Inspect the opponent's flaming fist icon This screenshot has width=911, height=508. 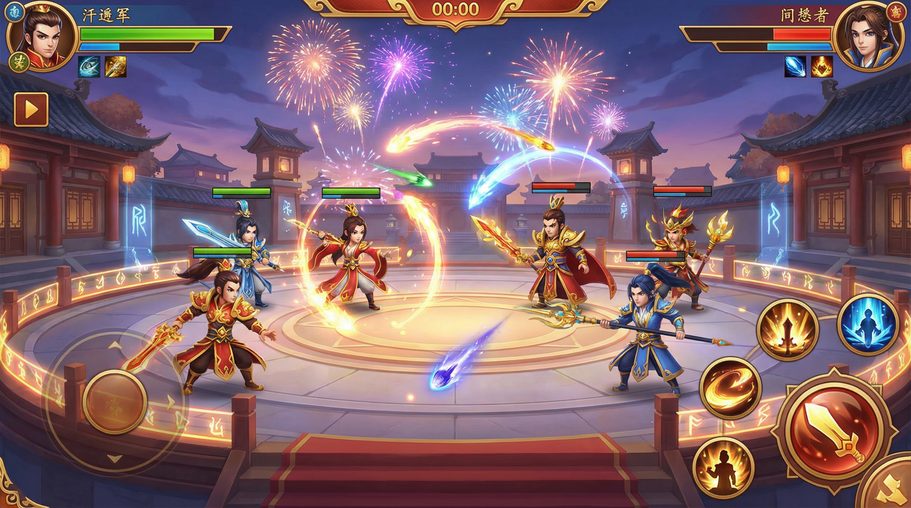(821, 66)
